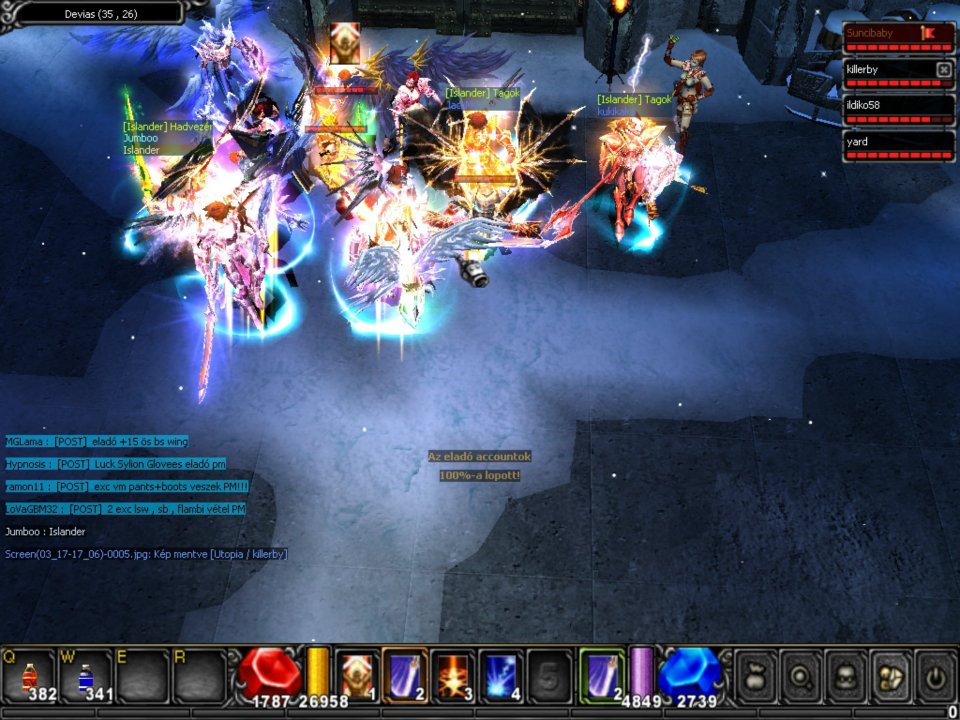The height and width of the screenshot is (720, 960).
Task: Use the red health potion in slot Q
Action: click(29, 675)
